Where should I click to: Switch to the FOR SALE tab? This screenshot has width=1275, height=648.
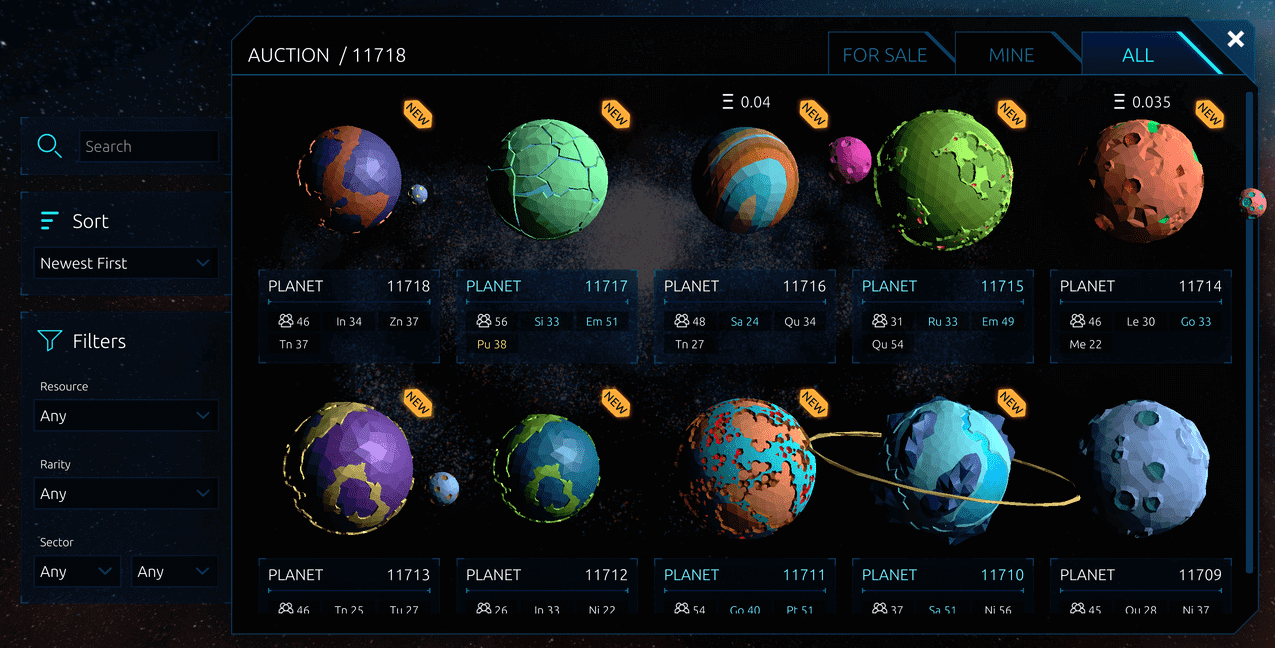[884, 55]
